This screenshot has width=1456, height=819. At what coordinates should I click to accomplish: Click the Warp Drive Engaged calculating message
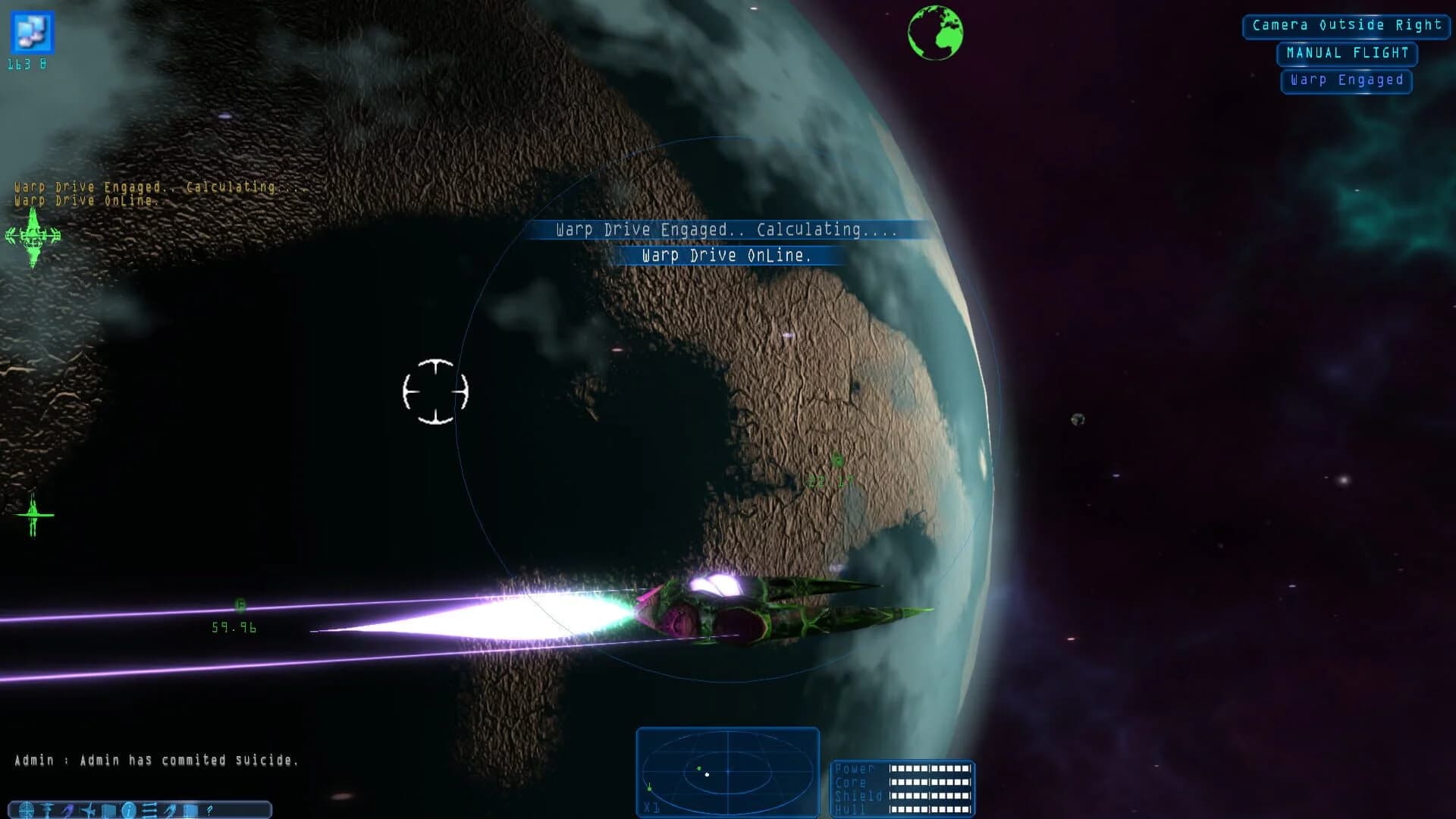point(726,229)
